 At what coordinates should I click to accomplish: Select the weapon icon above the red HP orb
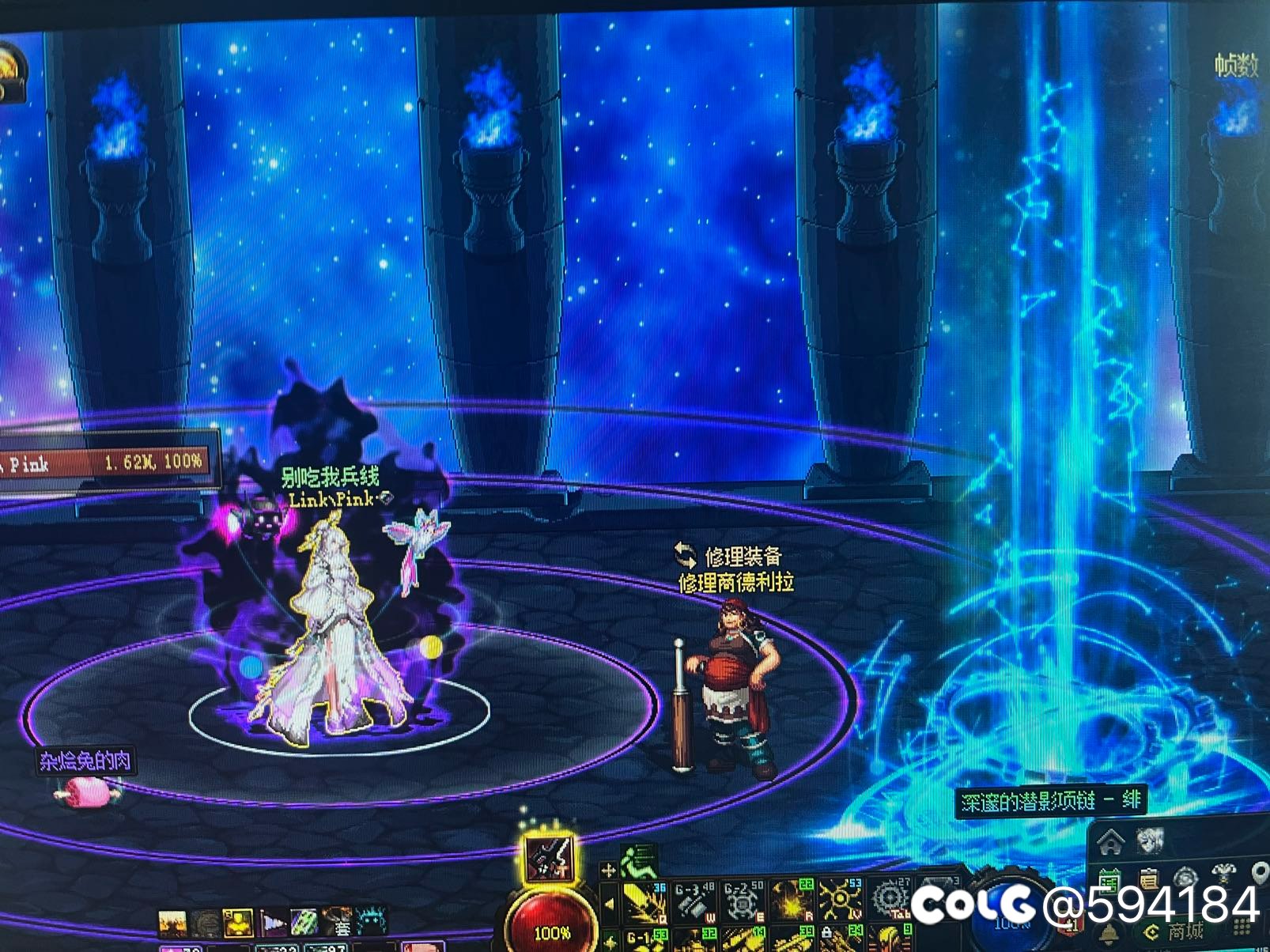point(552,859)
